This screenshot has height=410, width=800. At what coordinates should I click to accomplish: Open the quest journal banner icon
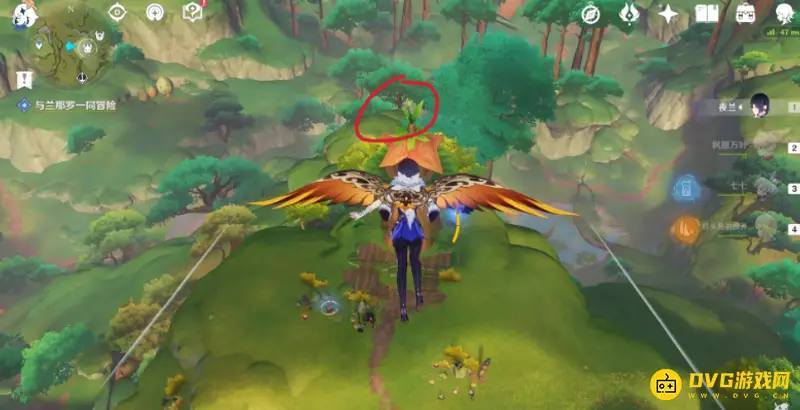21,79
